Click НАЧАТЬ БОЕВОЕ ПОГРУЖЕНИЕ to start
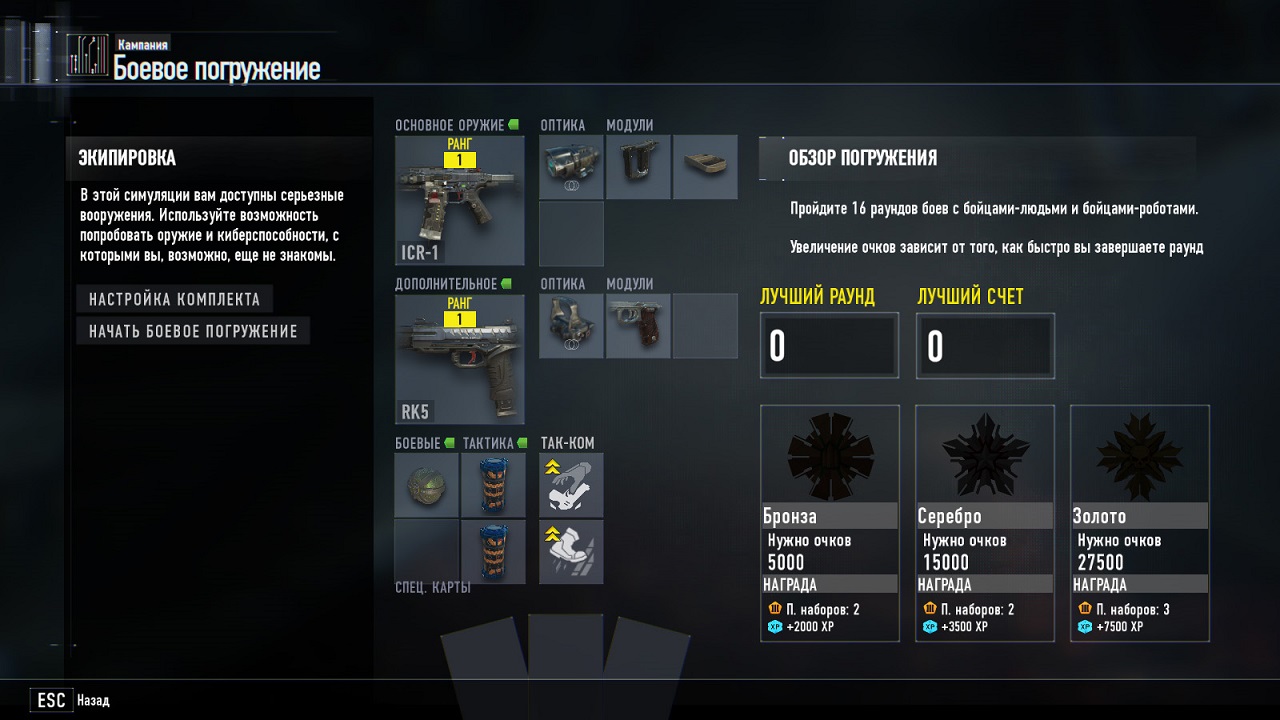 pyautogui.click(x=193, y=331)
